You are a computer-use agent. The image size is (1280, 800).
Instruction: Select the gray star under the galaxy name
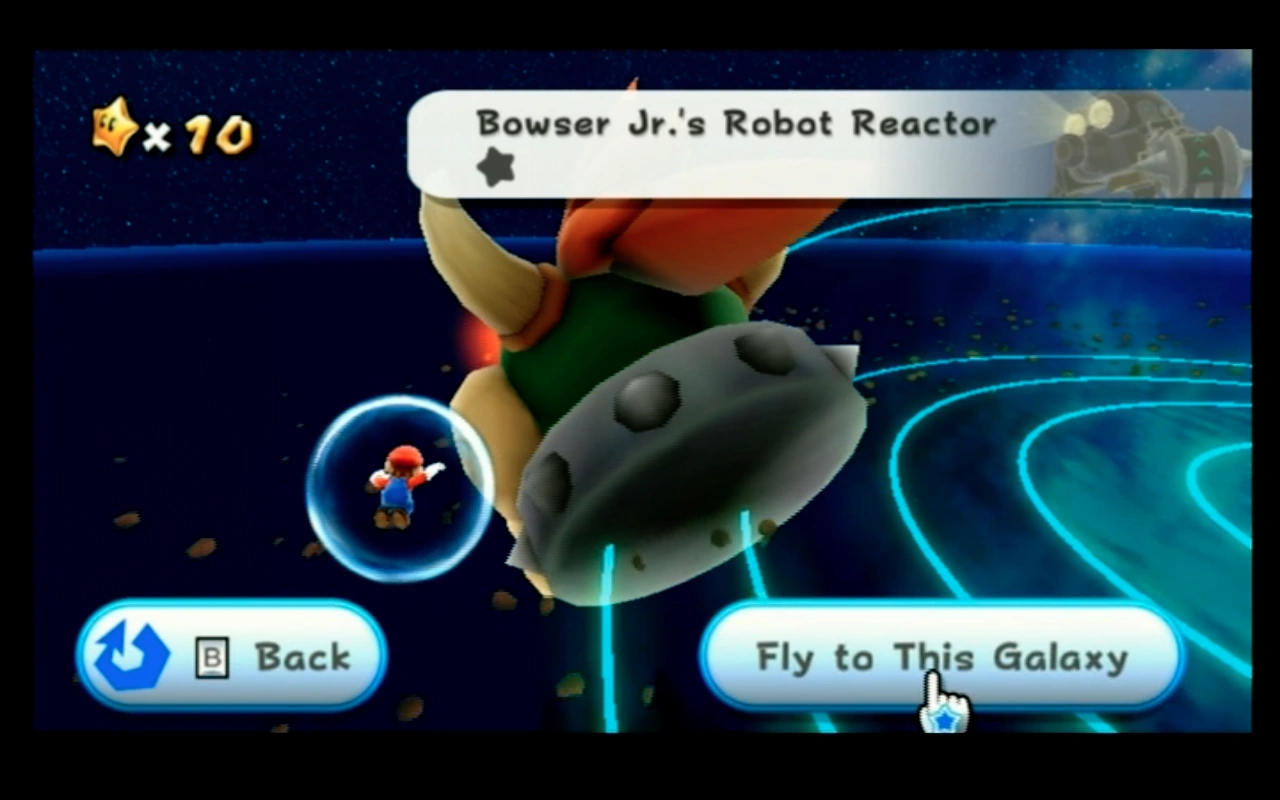[494, 166]
